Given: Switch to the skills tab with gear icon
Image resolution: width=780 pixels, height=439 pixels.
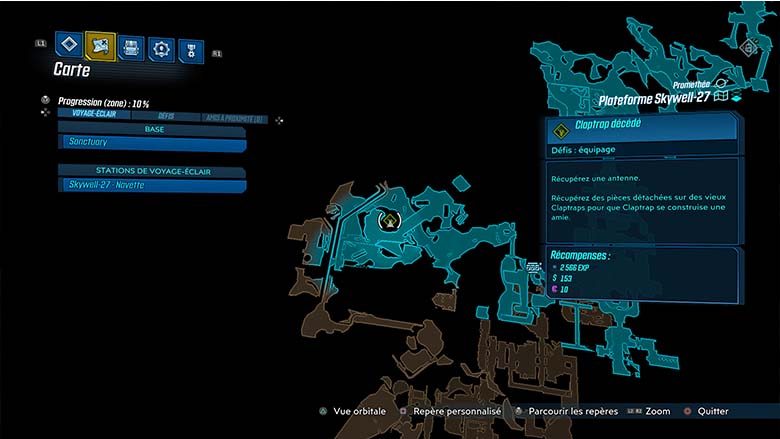Looking at the screenshot, I should coord(160,48).
